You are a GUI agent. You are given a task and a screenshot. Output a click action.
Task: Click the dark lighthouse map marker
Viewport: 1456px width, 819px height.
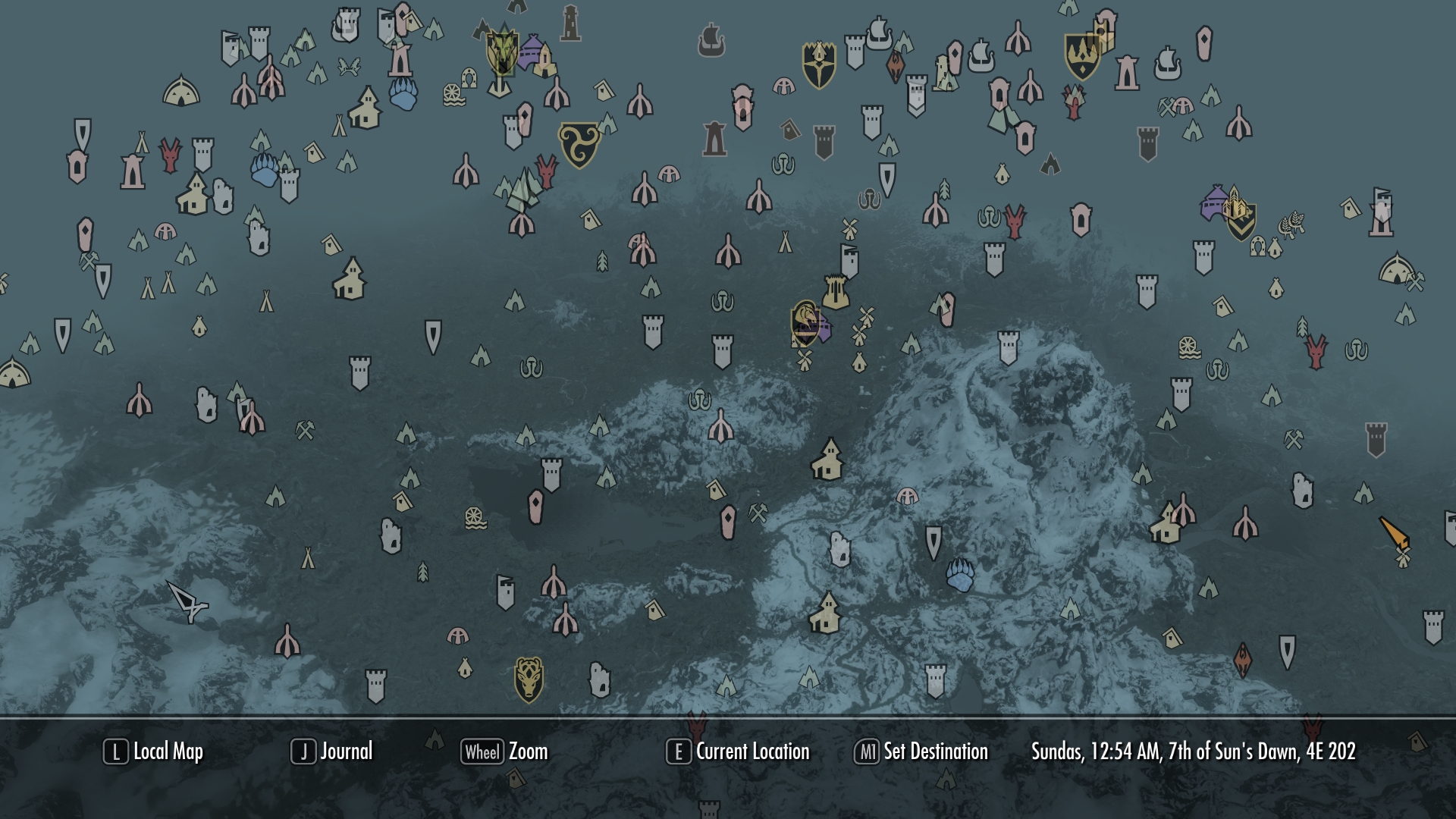point(570,23)
